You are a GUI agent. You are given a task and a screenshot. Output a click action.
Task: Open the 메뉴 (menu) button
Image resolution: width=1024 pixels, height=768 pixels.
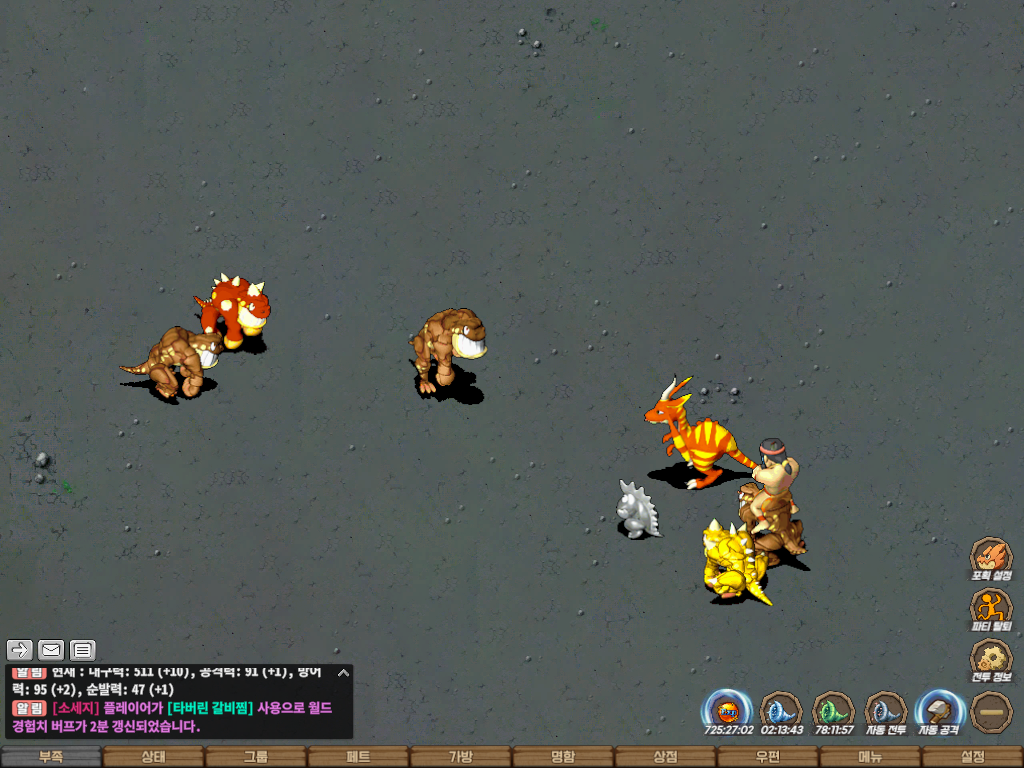[x=869, y=757]
